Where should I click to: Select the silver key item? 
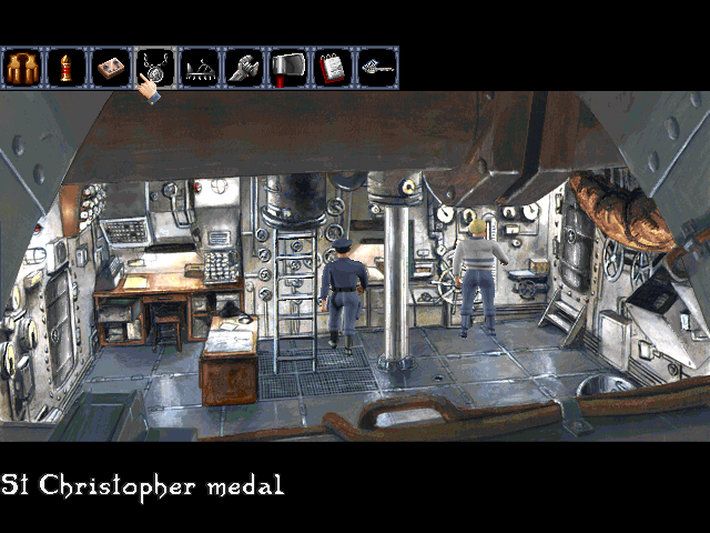tap(378, 67)
